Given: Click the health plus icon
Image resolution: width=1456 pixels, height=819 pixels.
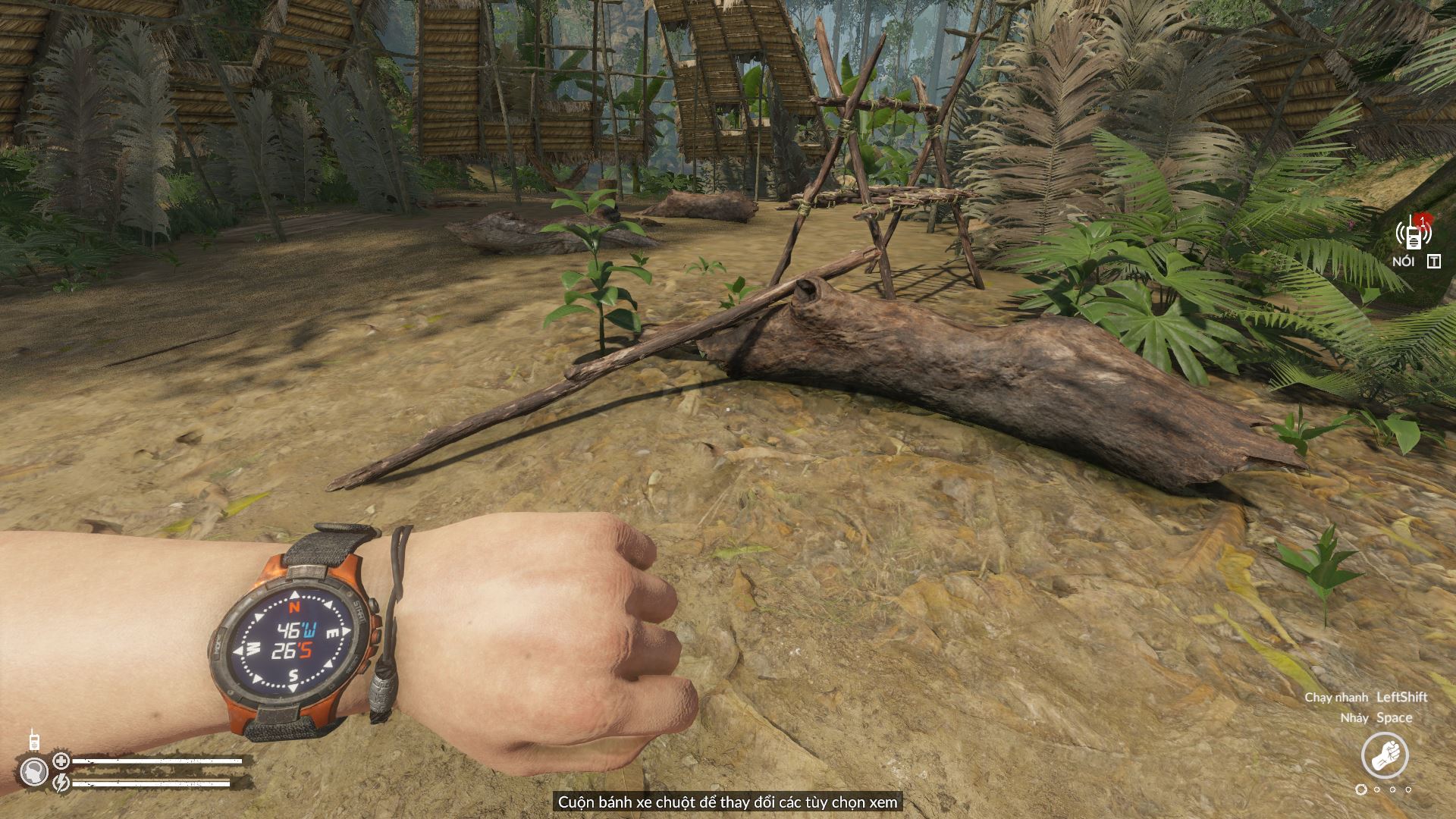Looking at the screenshot, I should (x=61, y=761).
